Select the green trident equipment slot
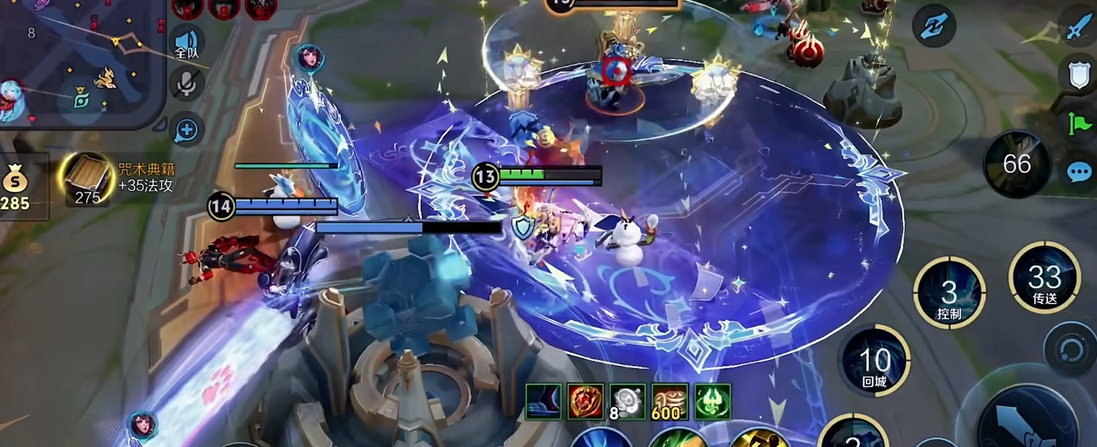The height and width of the screenshot is (447, 1097). (712, 401)
